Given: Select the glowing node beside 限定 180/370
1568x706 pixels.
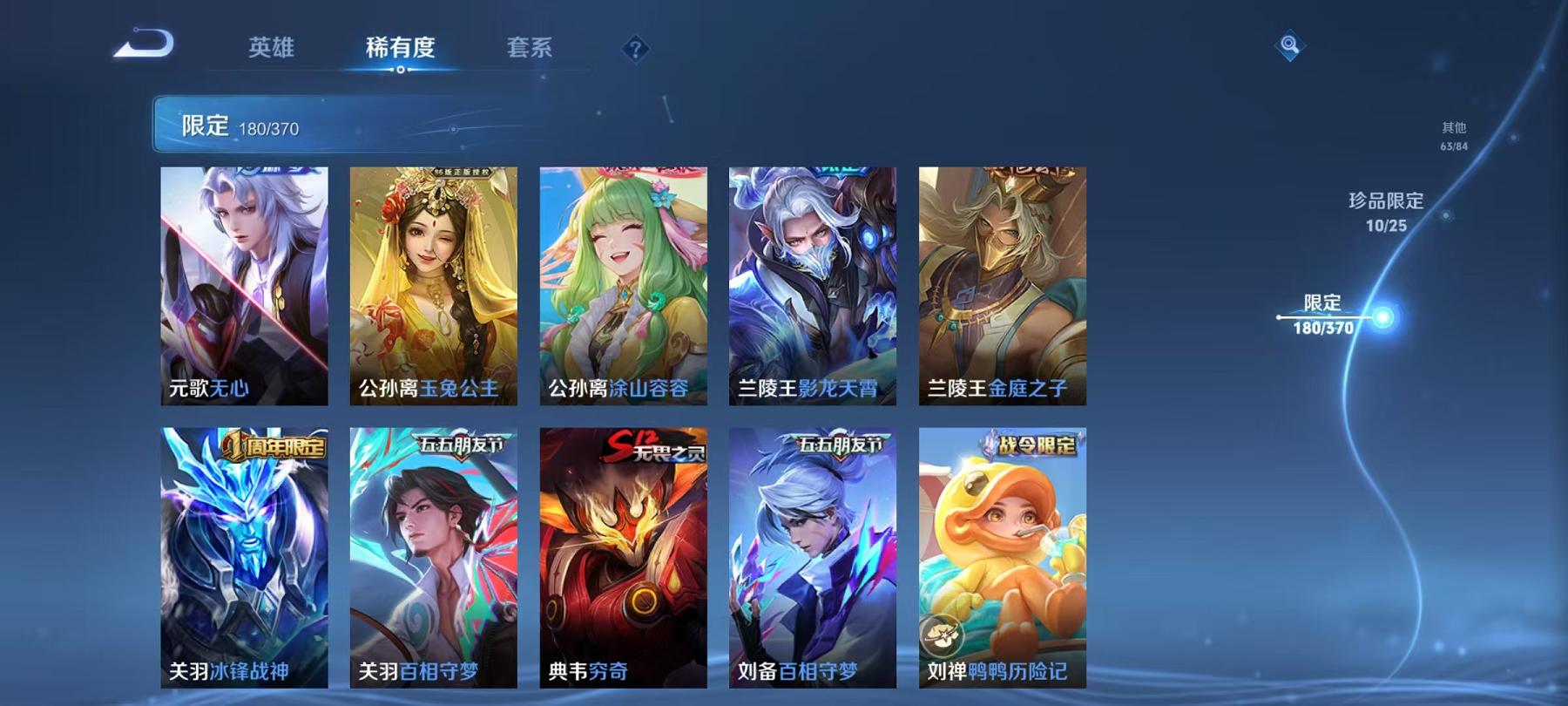Looking at the screenshot, I should (1383, 319).
